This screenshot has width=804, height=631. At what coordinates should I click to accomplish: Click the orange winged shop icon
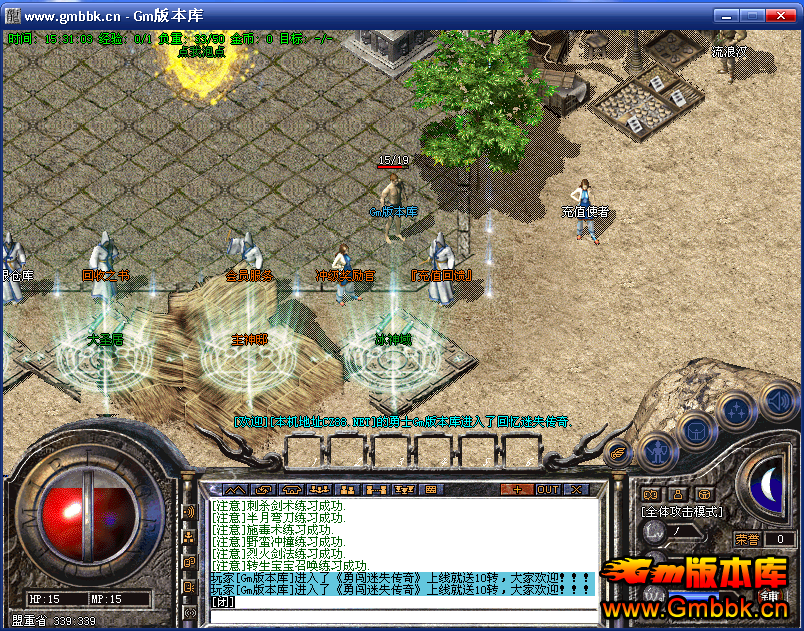coord(618,453)
